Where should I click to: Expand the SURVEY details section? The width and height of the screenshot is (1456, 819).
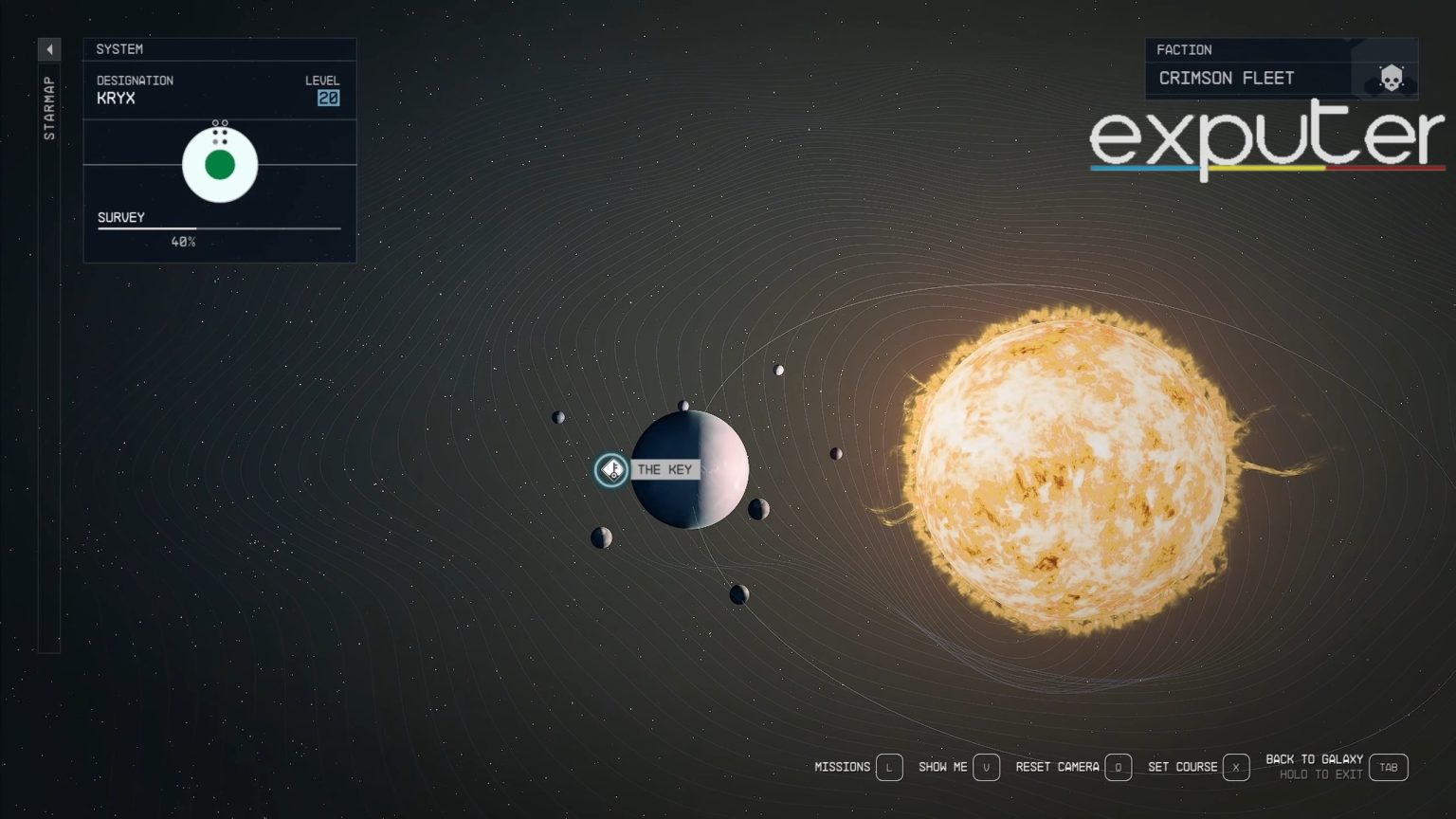tap(120, 217)
